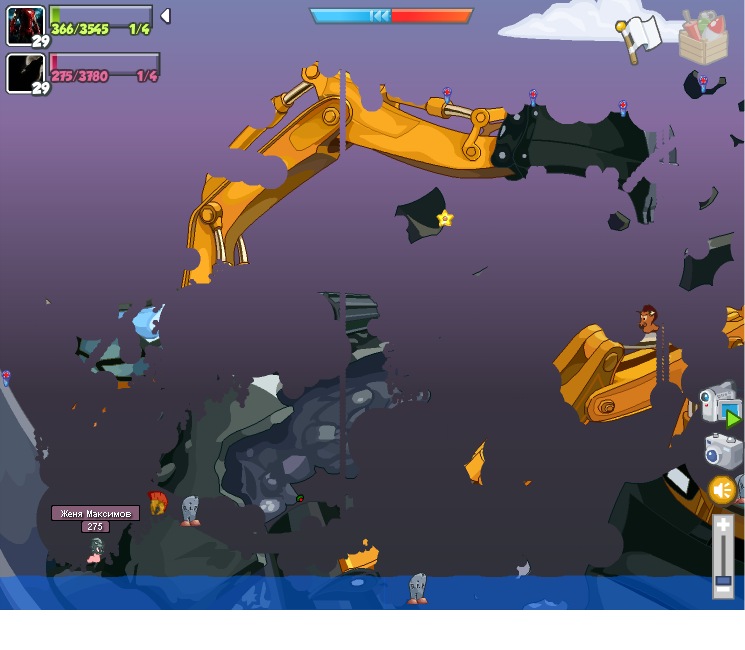The height and width of the screenshot is (650, 745).
Task: Open the video camera replay button
Action: 719,403
